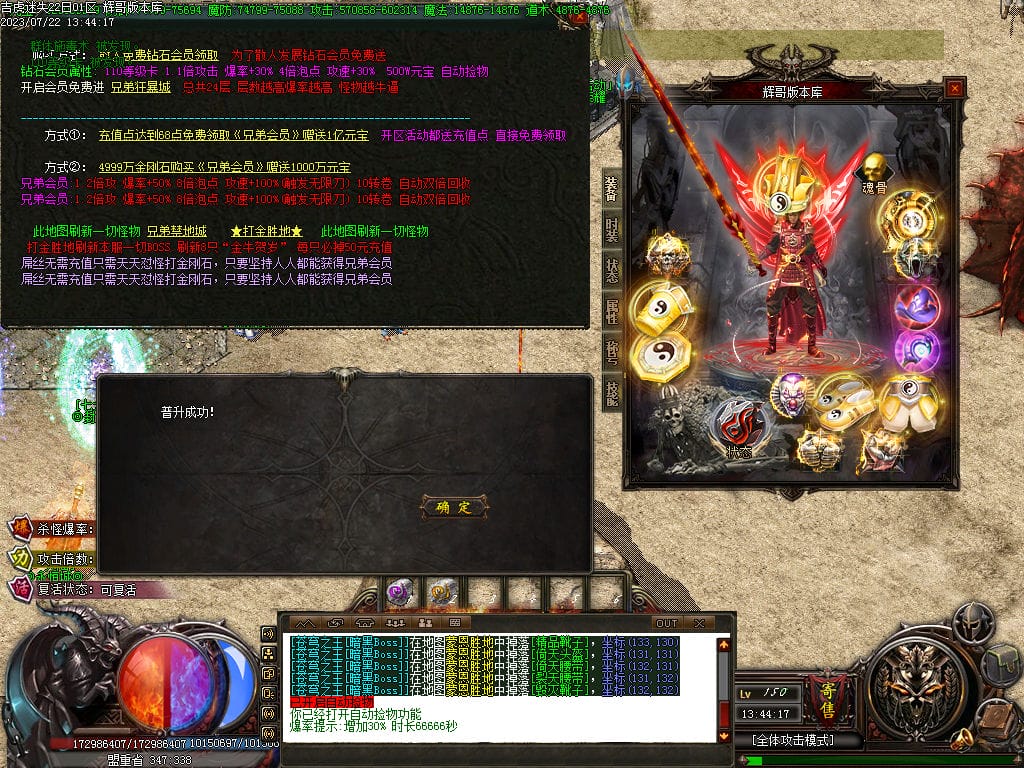
Task: Close the 辉哥版本库 character panel
Action: tap(954, 89)
